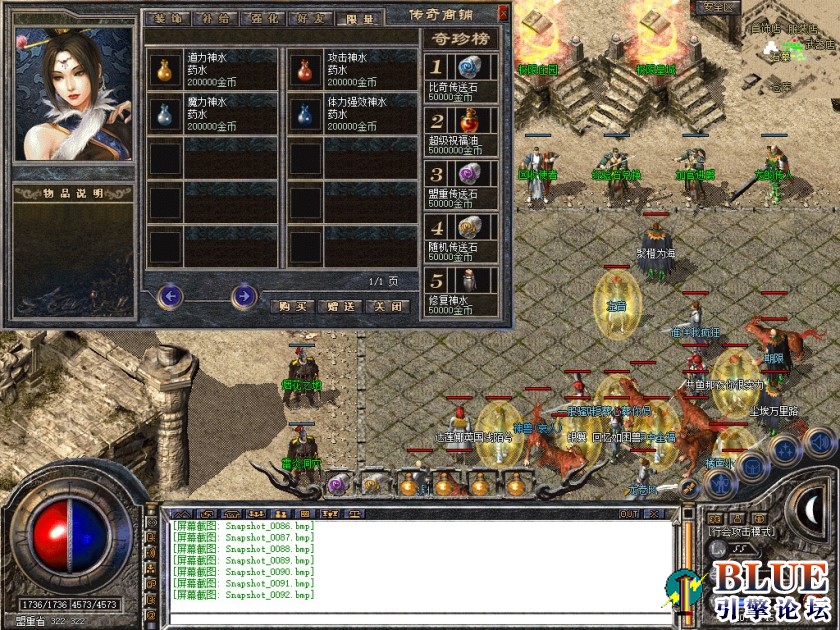Close the shop with the red X
The image size is (840, 630).
(x=502, y=13)
